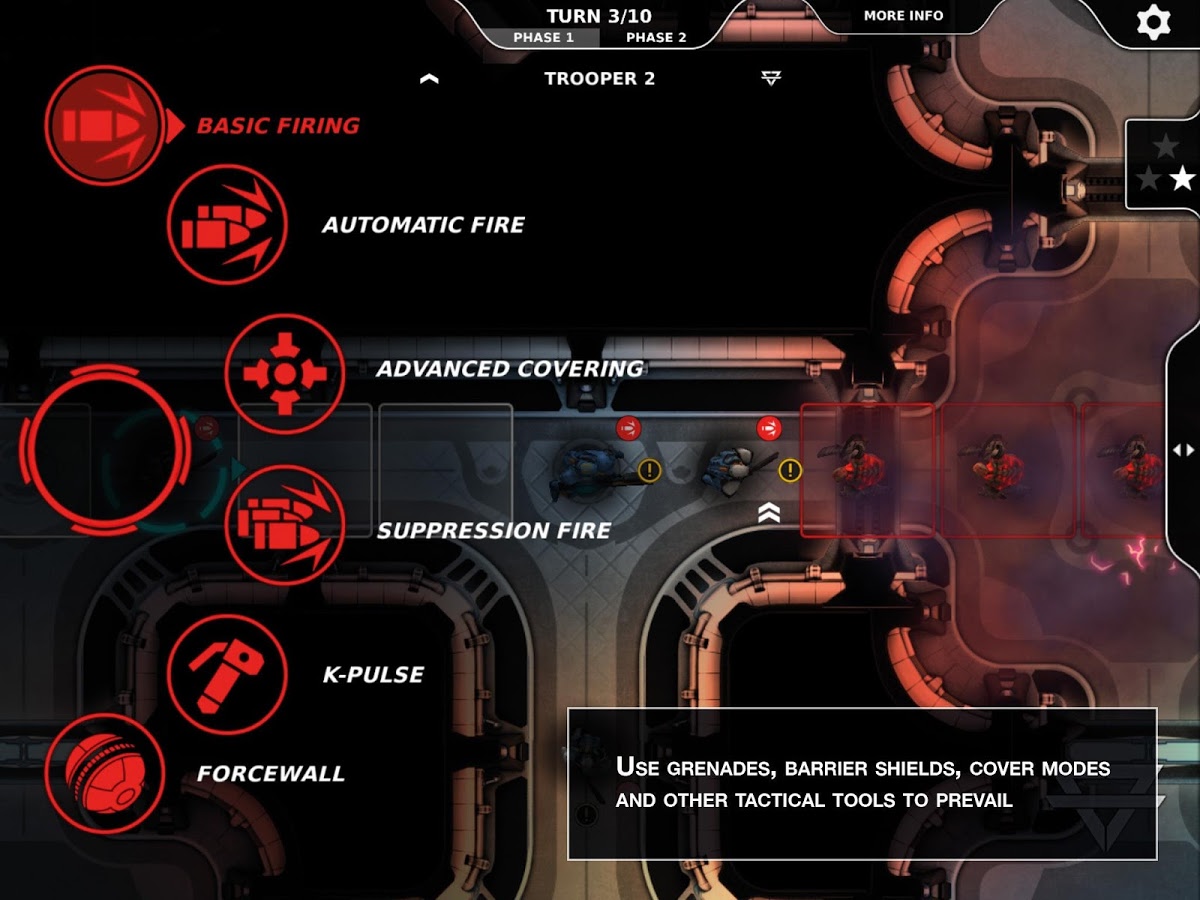
Task: Choose the Automatic Fire action
Action: [x=227, y=225]
